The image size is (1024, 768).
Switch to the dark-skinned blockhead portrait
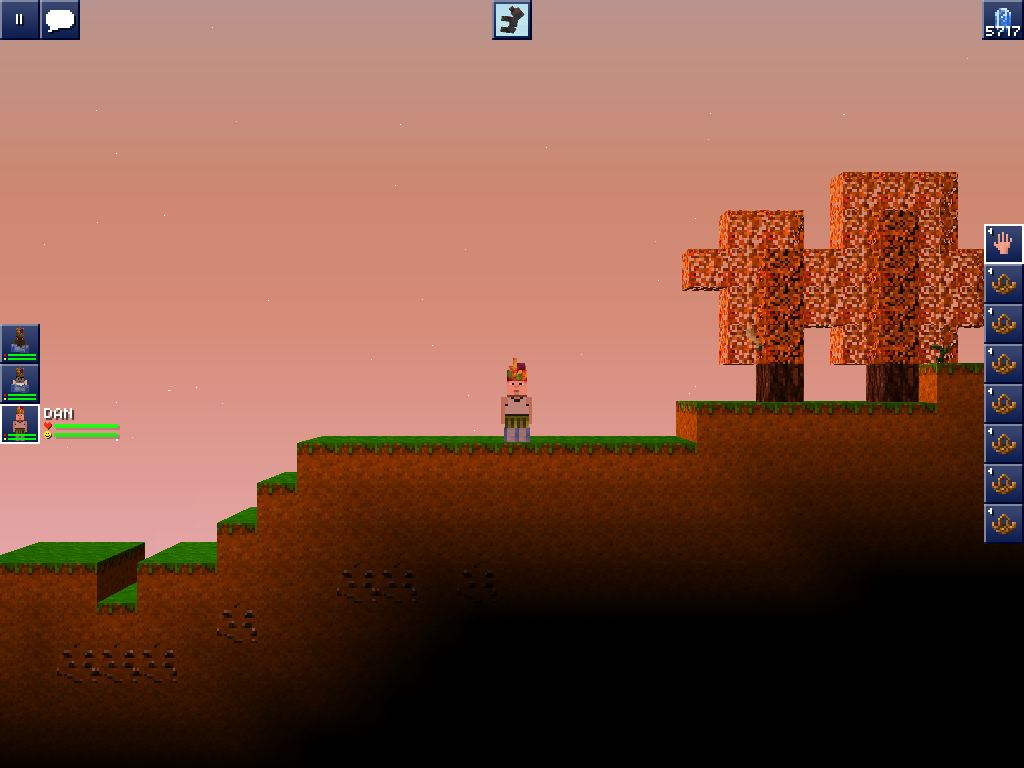click(20, 343)
